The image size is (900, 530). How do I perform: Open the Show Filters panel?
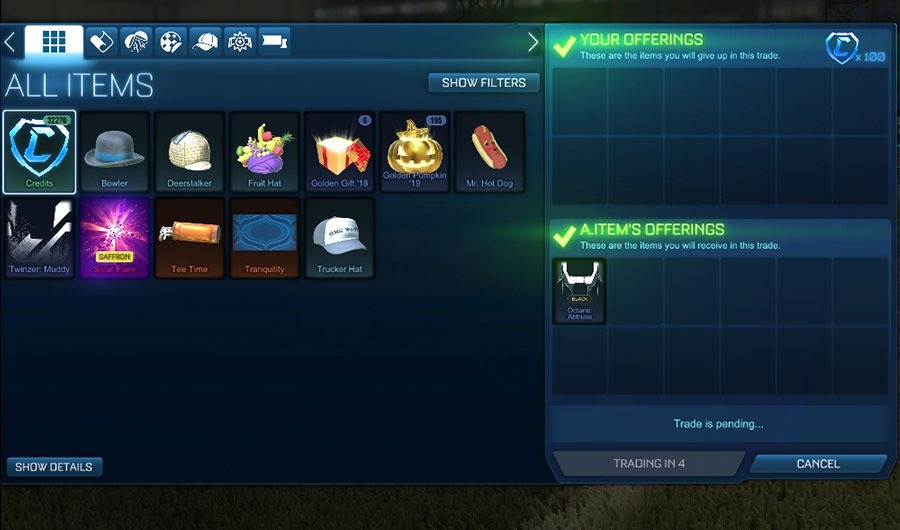(x=483, y=83)
